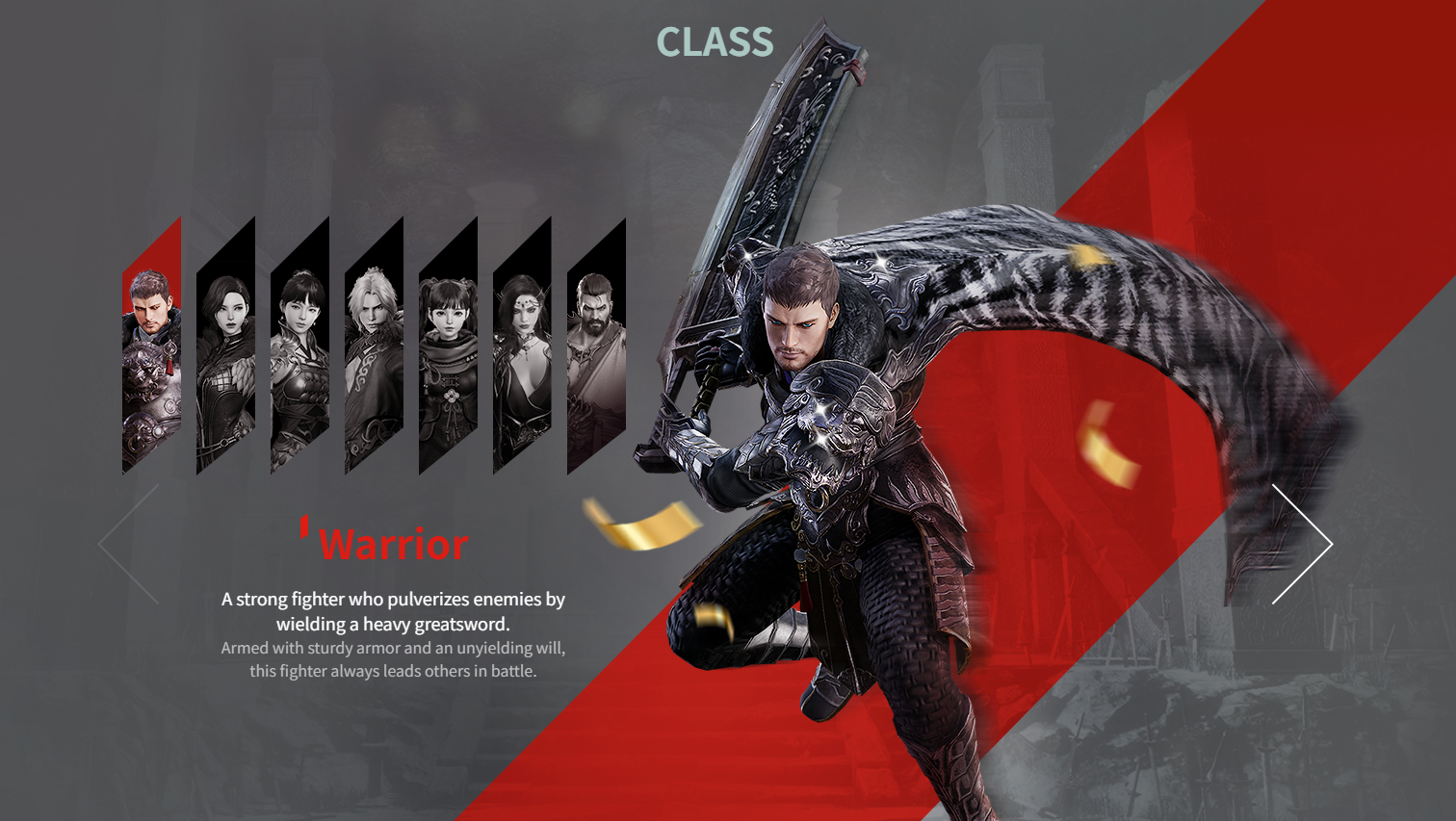Select the highlighted red Warrior class portrait
Viewport: 1456px width, 821px height.
tap(151, 346)
